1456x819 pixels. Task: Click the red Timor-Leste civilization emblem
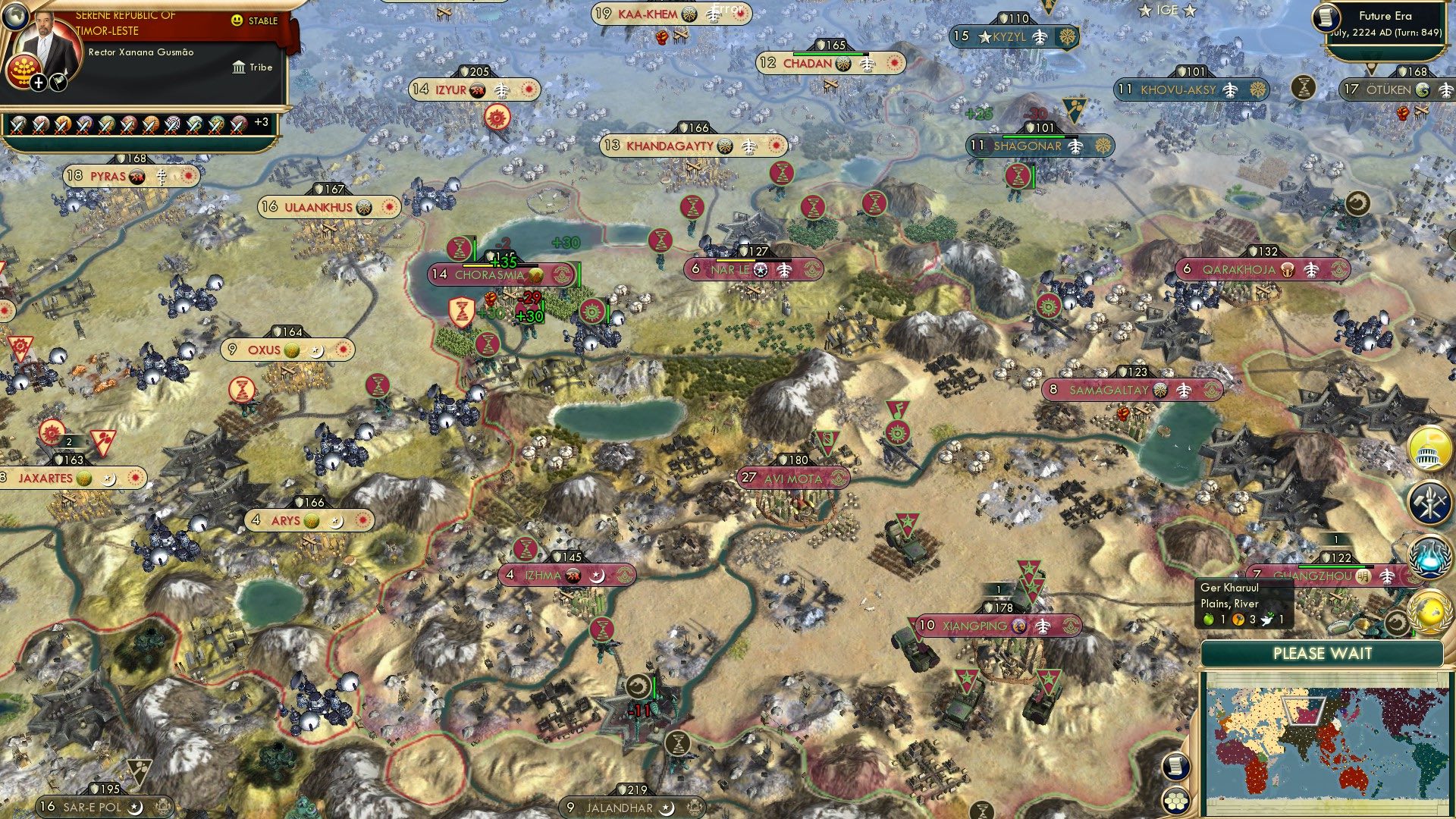click(24, 70)
